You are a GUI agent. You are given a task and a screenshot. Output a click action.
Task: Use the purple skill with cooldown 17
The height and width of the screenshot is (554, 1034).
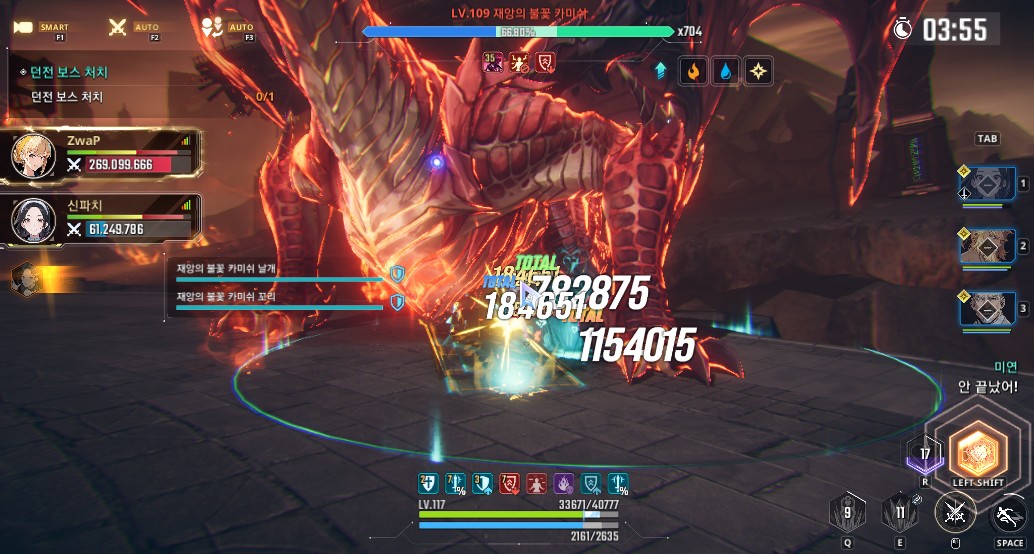(x=924, y=456)
